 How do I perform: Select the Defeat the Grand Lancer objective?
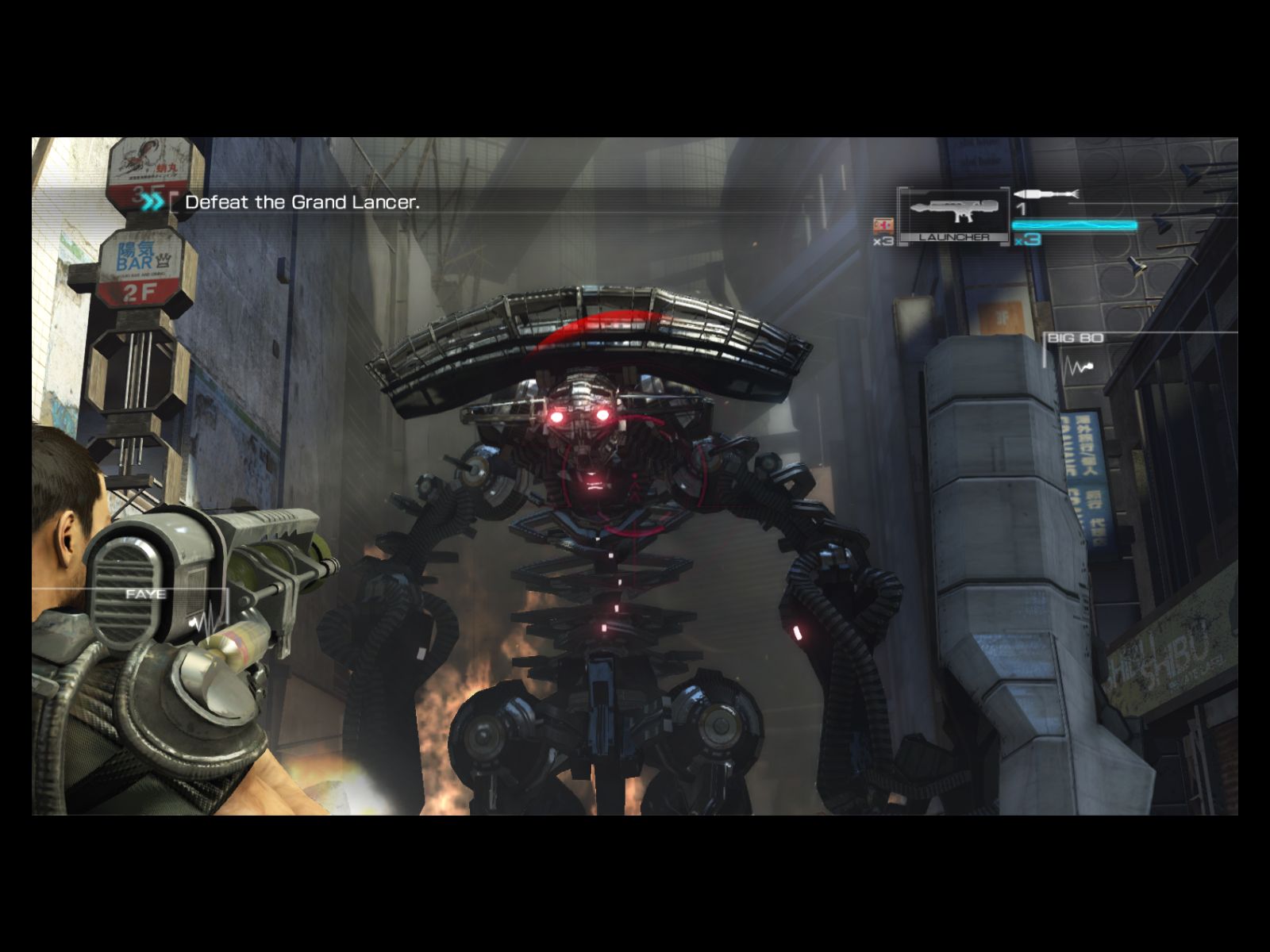tap(302, 202)
